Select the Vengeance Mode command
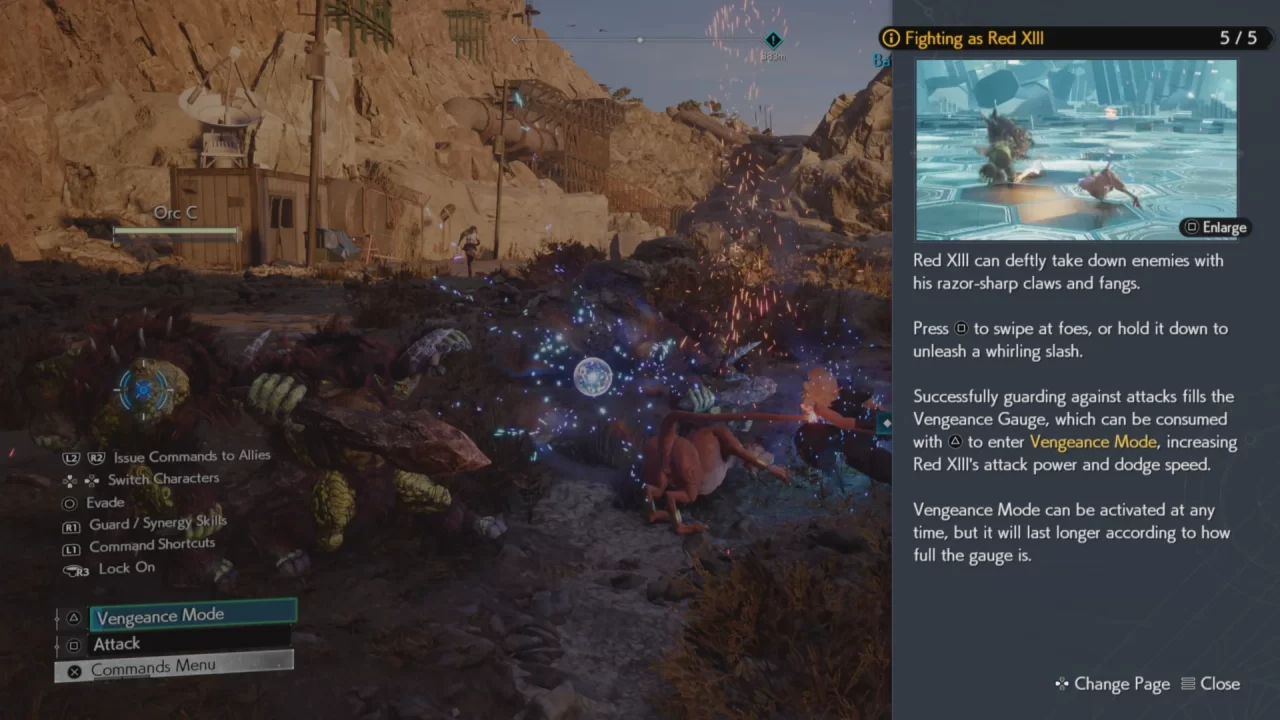Viewport: 1280px width, 720px height. tap(193, 615)
